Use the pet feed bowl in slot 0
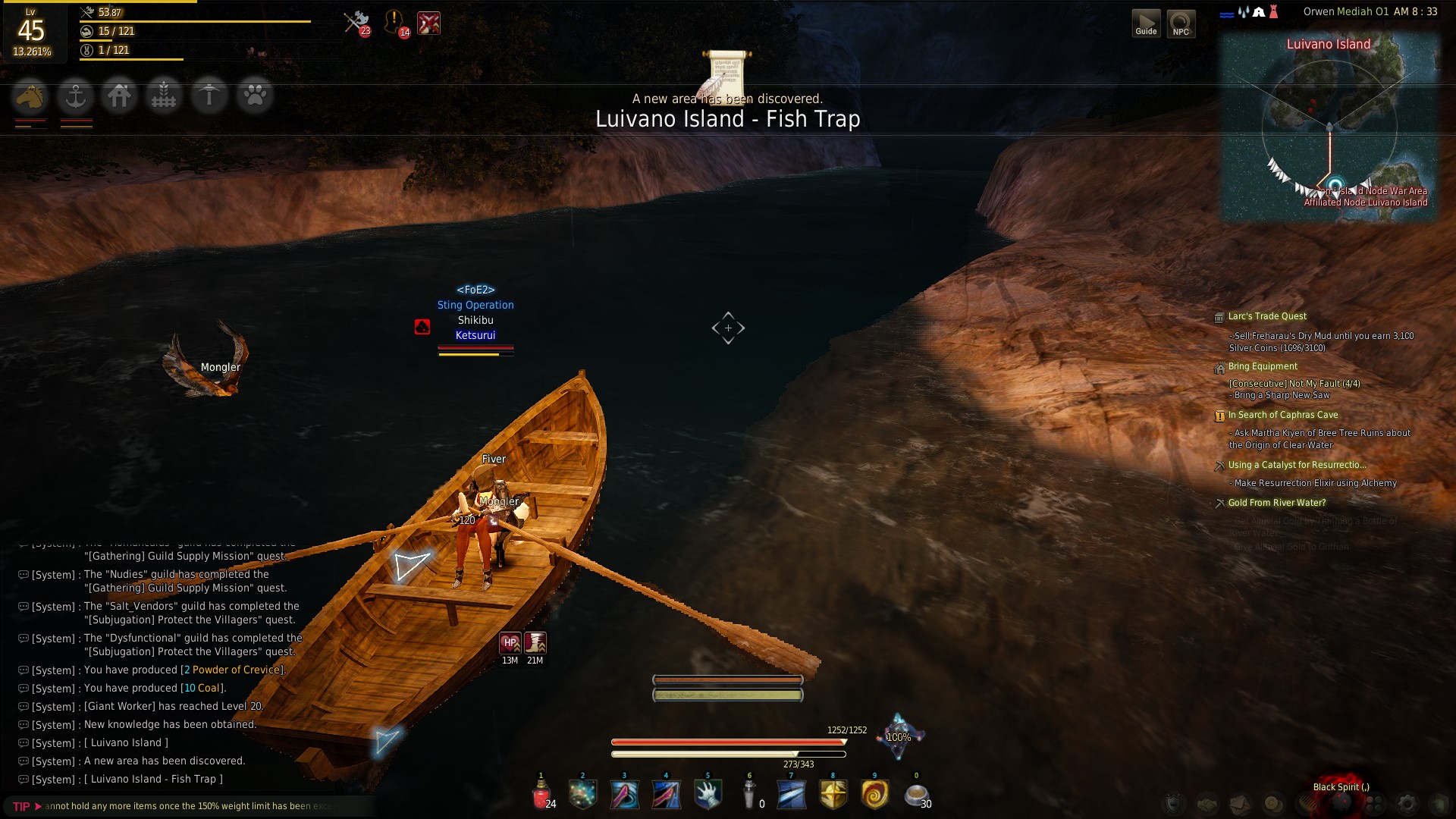The height and width of the screenshot is (819, 1456). pos(916,795)
